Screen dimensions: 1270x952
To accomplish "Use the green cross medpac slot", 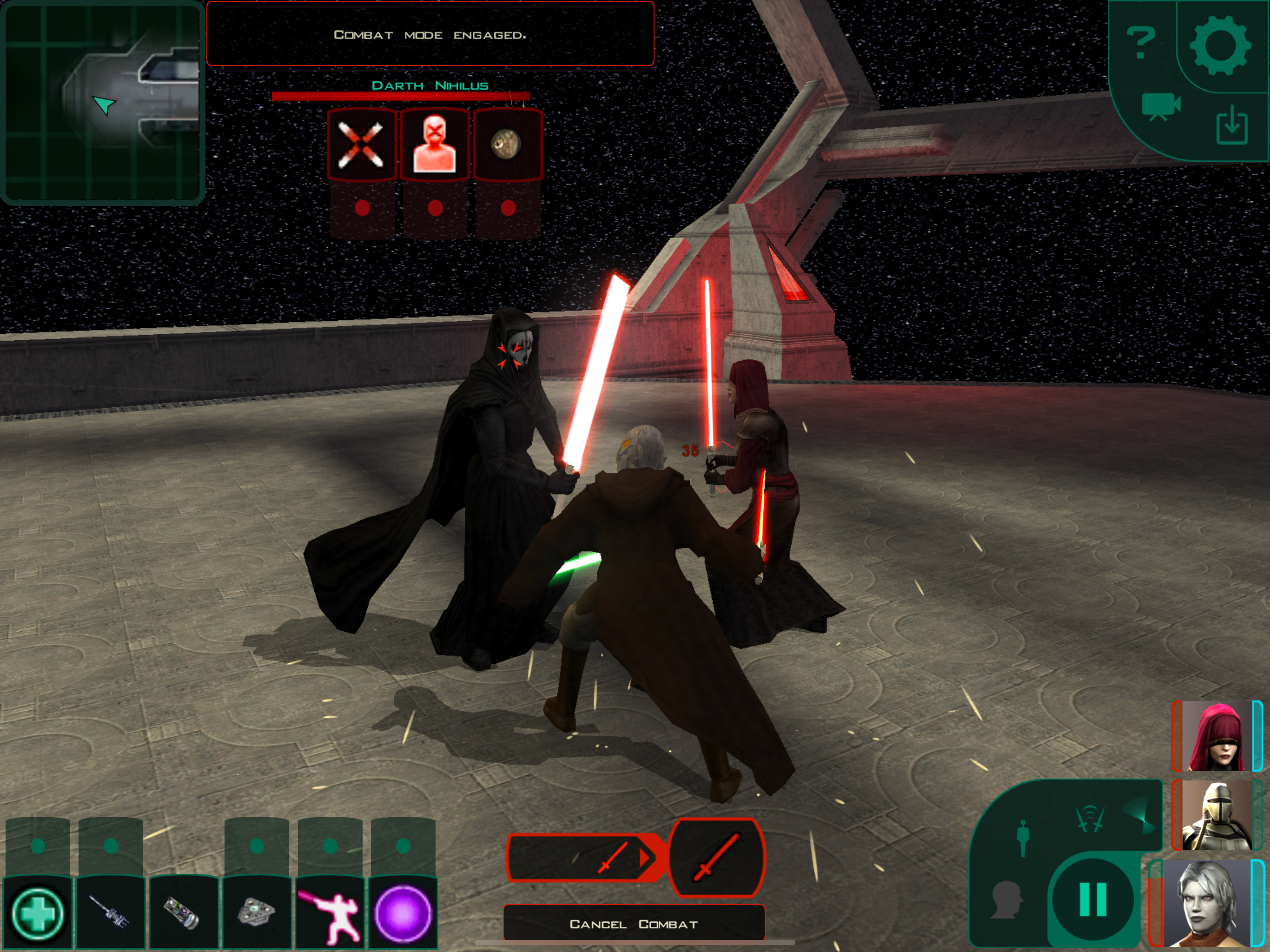I will coord(38,913).
